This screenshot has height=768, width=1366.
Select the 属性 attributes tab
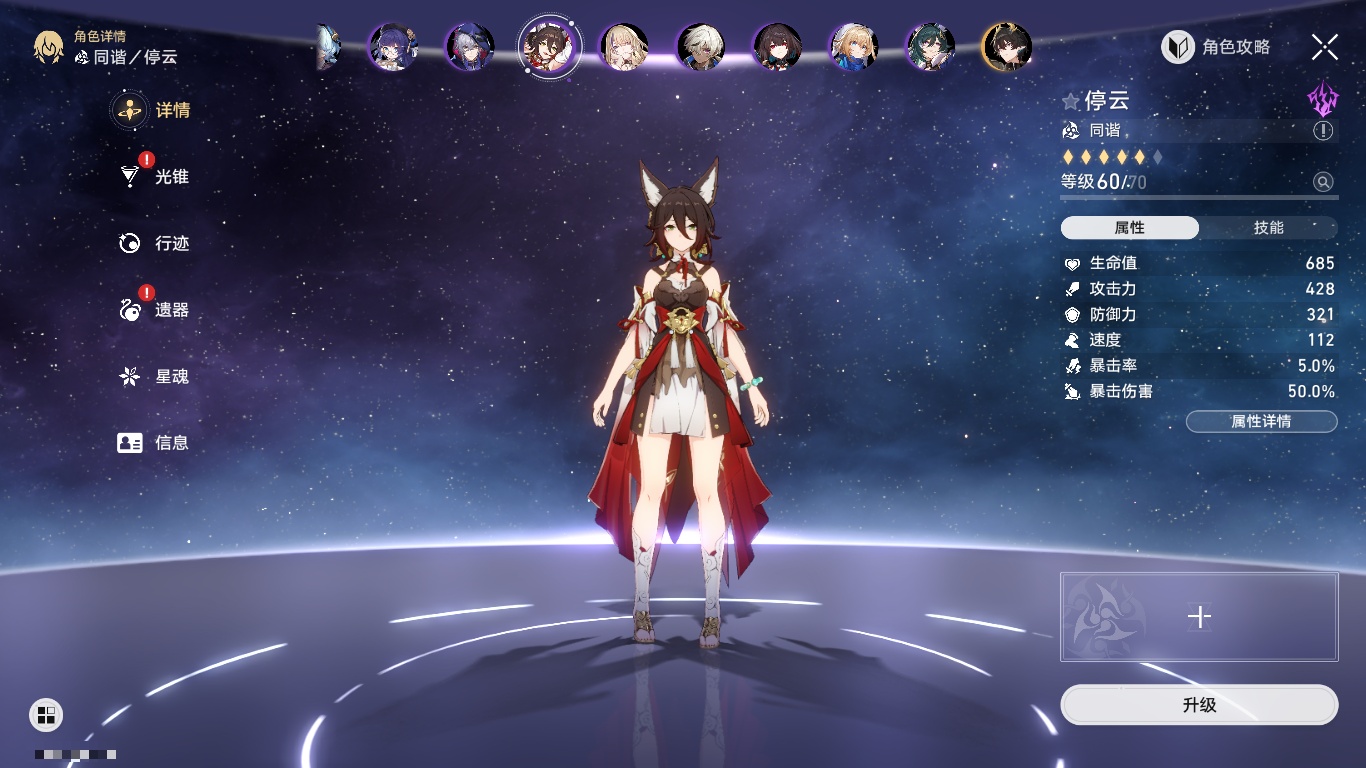(1130, 228)
